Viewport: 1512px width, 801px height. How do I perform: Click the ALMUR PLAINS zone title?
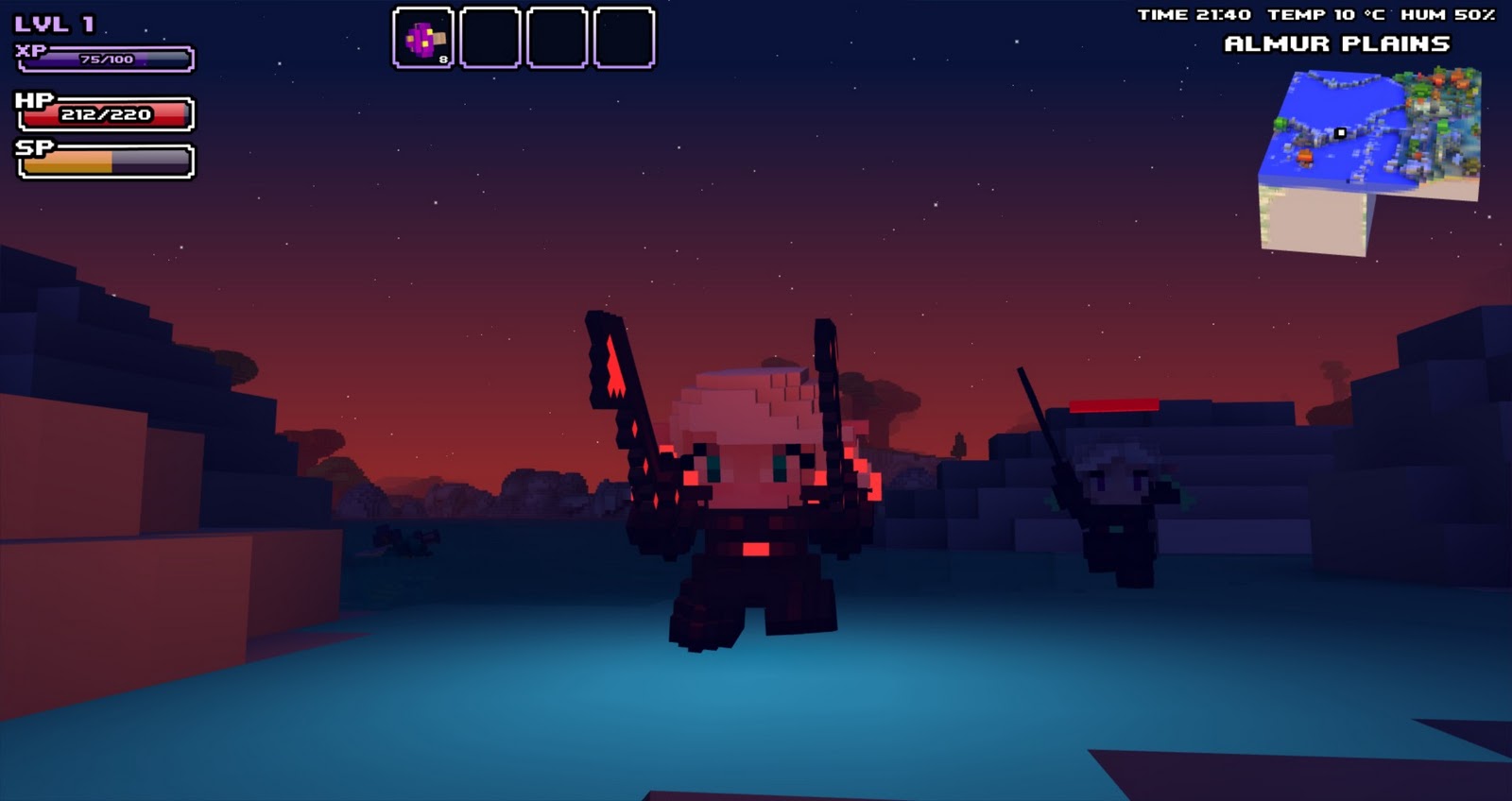click(1338, 42)
